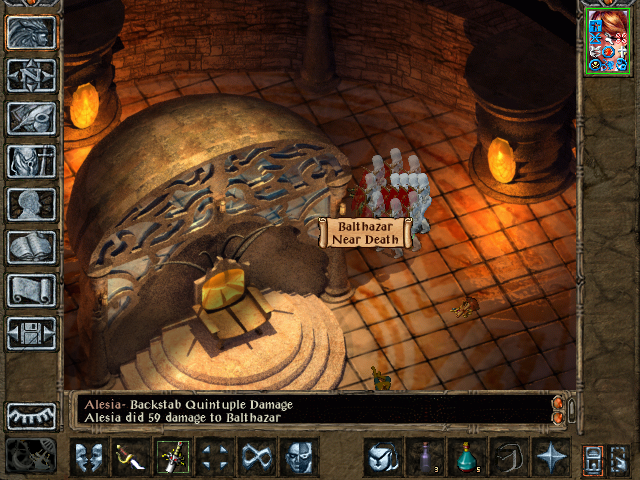Use the purple potion quick item
This screenshot has width=640, height=480.
424,457
